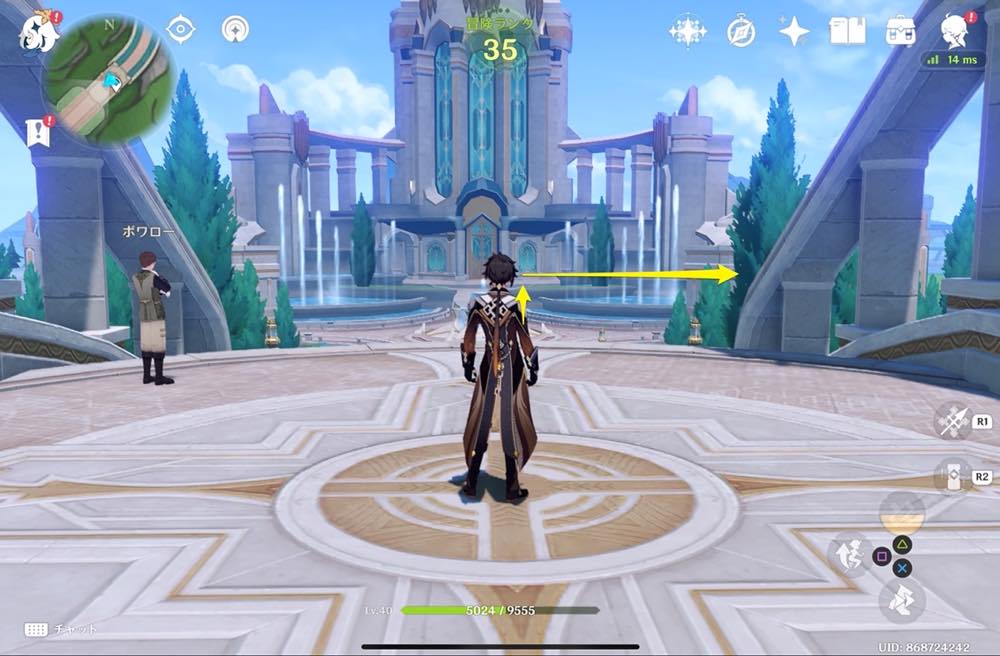Open the backpack inventory

(x=901, y=31)
